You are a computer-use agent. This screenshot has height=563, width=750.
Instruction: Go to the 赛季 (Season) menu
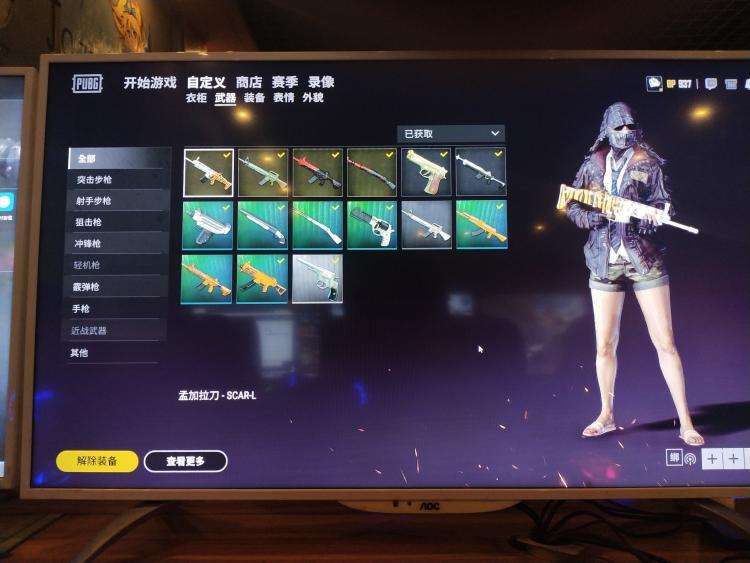point(285,82)
